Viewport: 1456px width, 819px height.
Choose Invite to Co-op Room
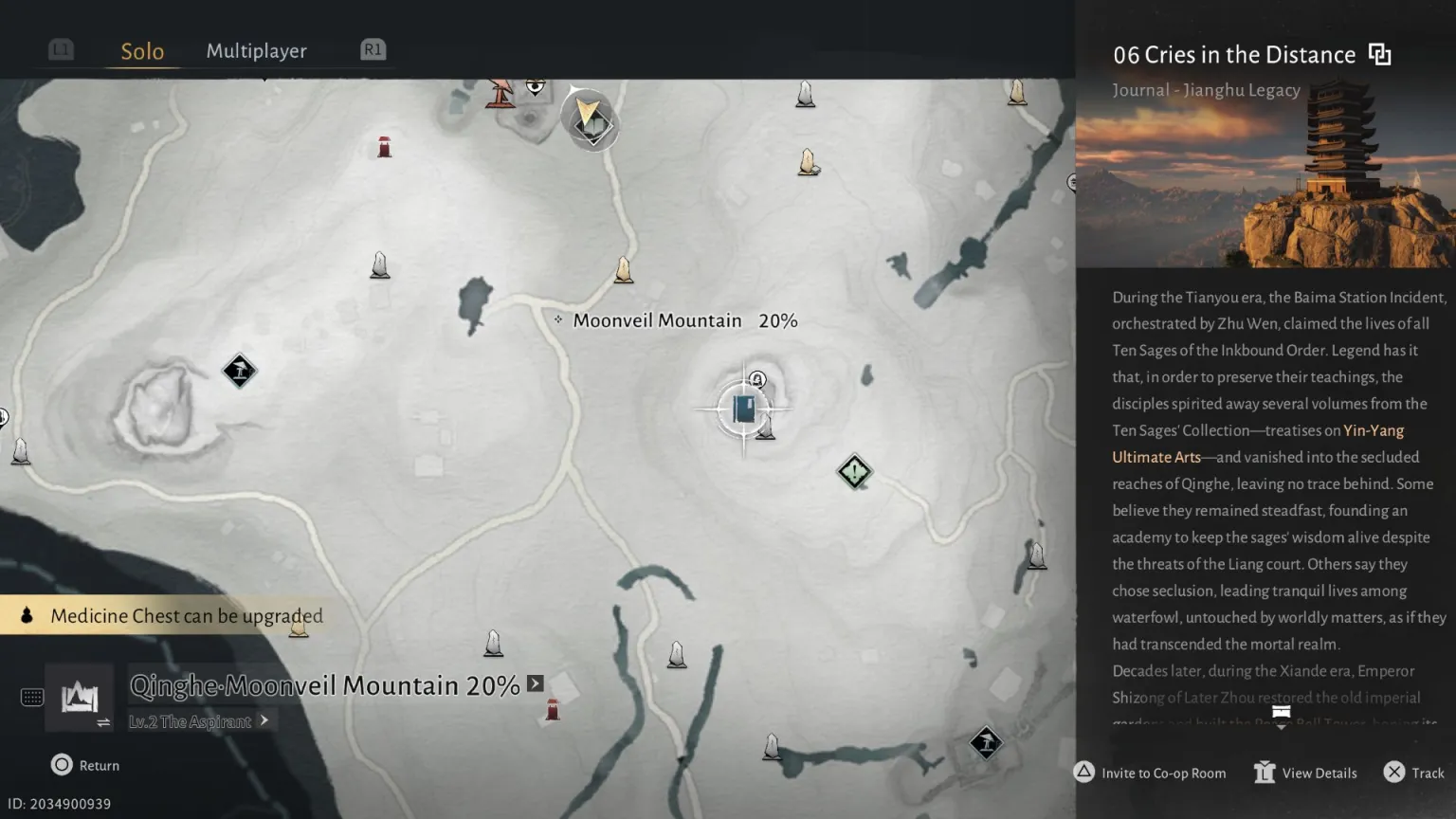point(1150,773)
